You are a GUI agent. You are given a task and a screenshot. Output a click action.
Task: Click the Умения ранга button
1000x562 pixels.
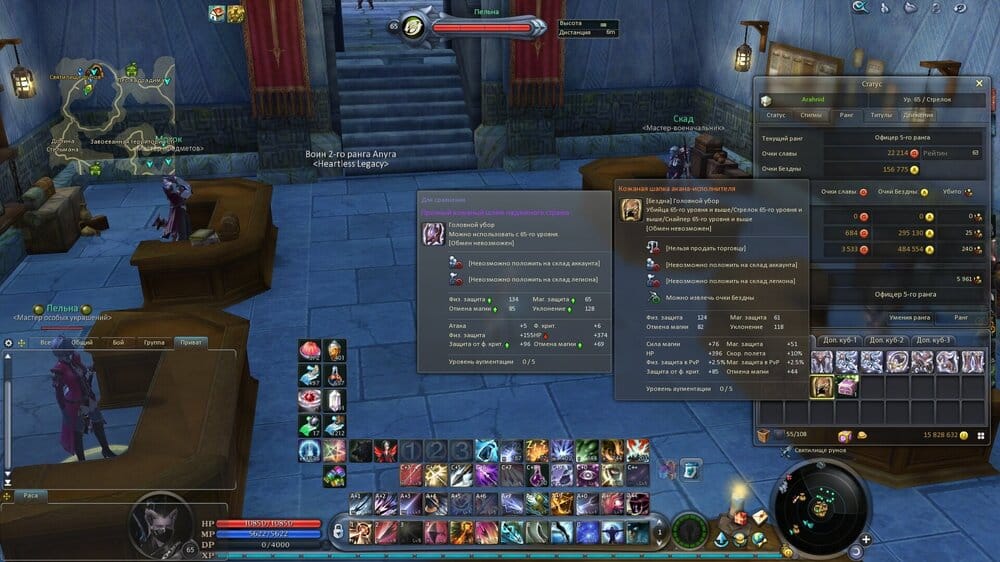tap(909, 317)
